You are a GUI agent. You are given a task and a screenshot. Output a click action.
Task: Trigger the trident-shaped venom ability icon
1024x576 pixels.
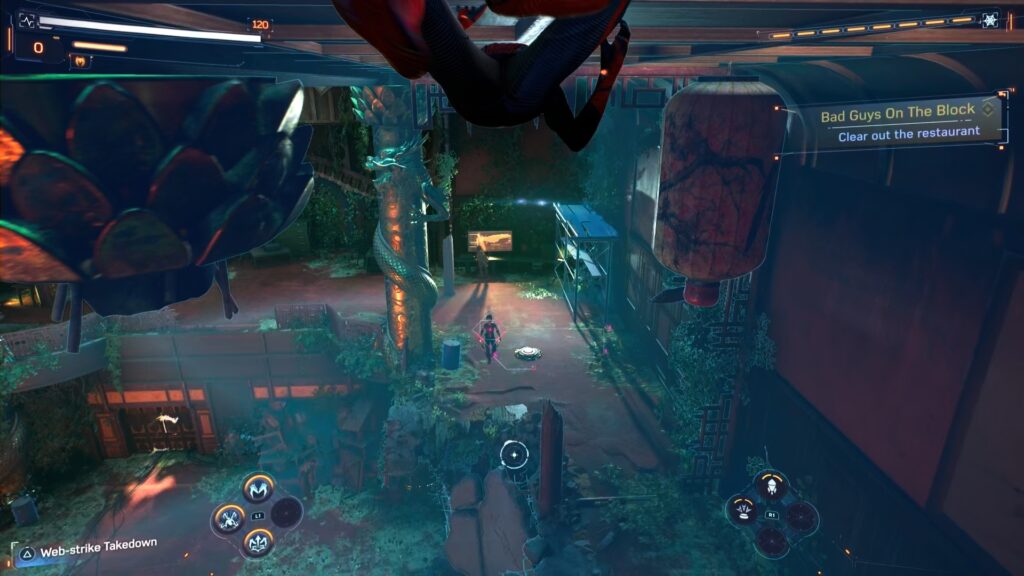[258, 544]
